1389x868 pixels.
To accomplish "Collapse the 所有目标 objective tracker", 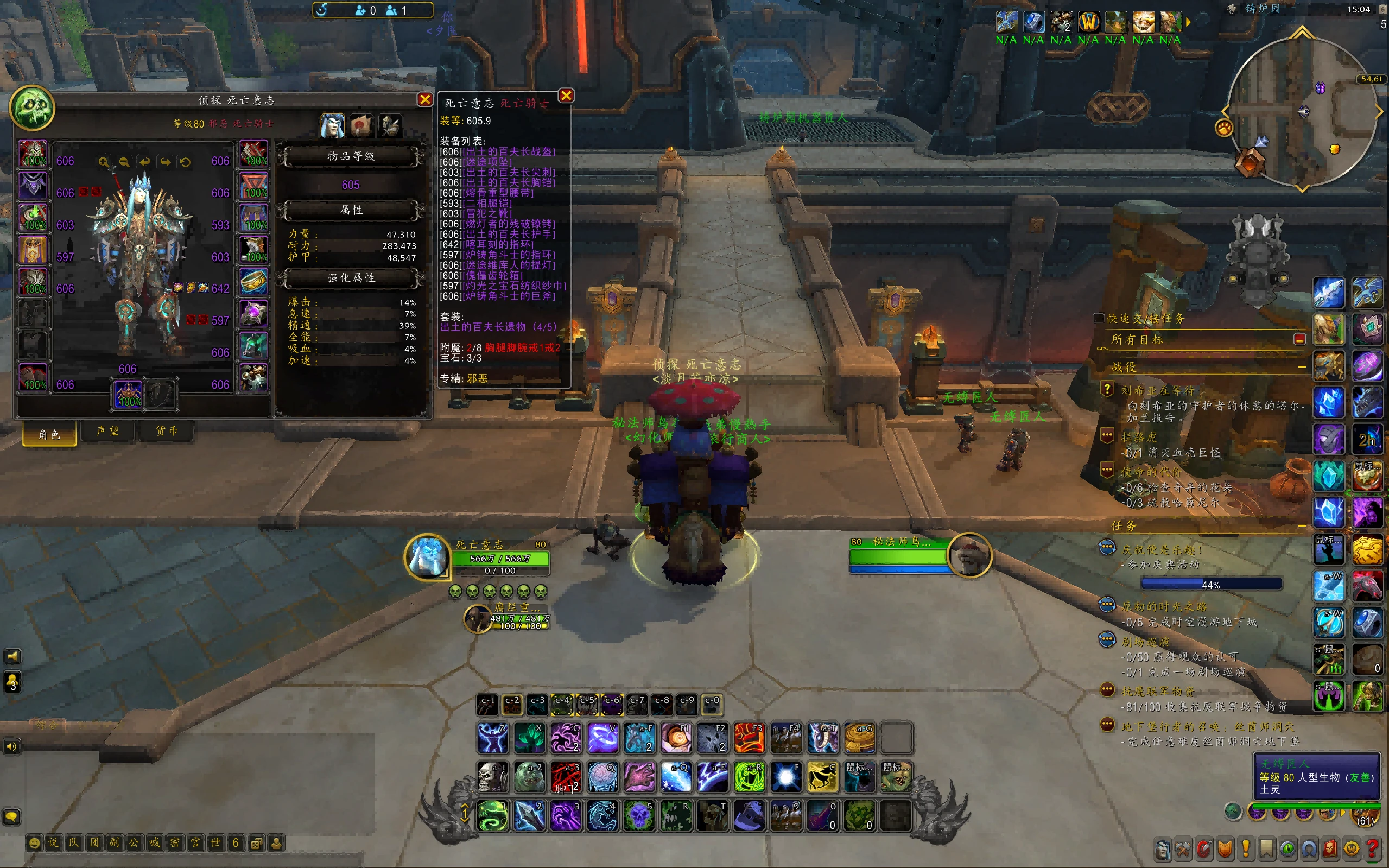I will (1299, 339).
